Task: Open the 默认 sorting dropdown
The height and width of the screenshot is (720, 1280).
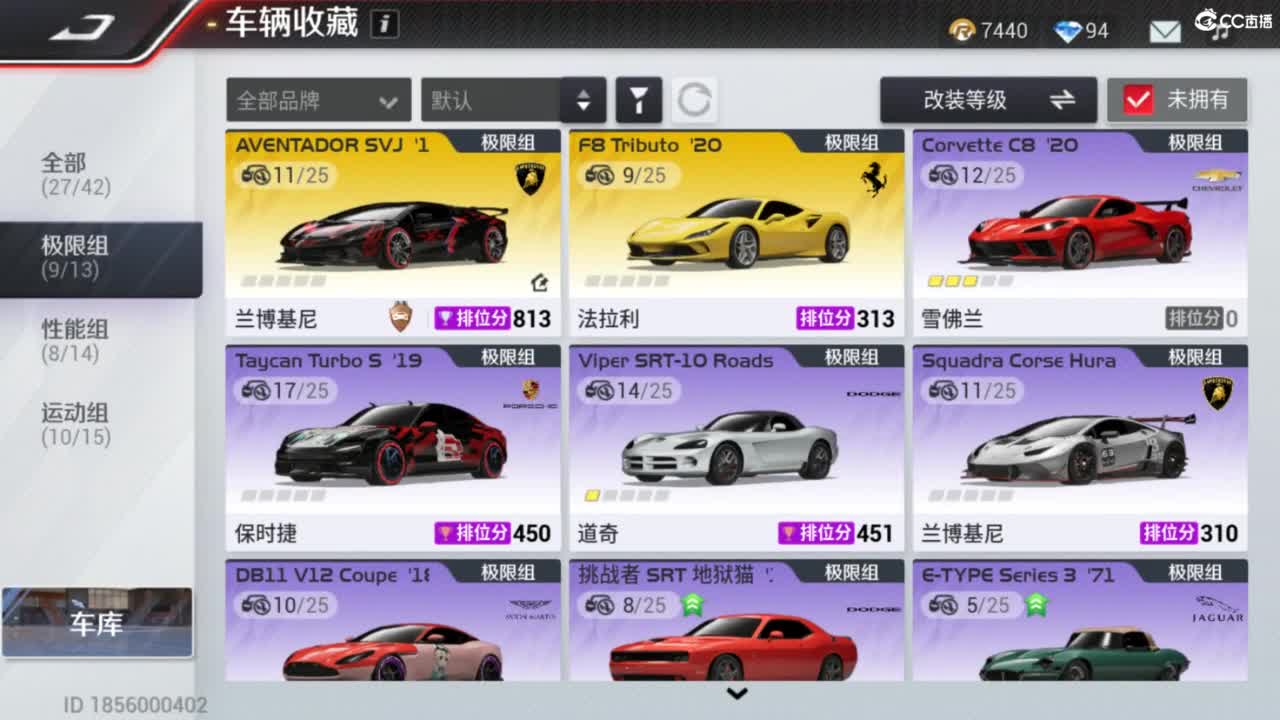Action: tap(490, 100)
